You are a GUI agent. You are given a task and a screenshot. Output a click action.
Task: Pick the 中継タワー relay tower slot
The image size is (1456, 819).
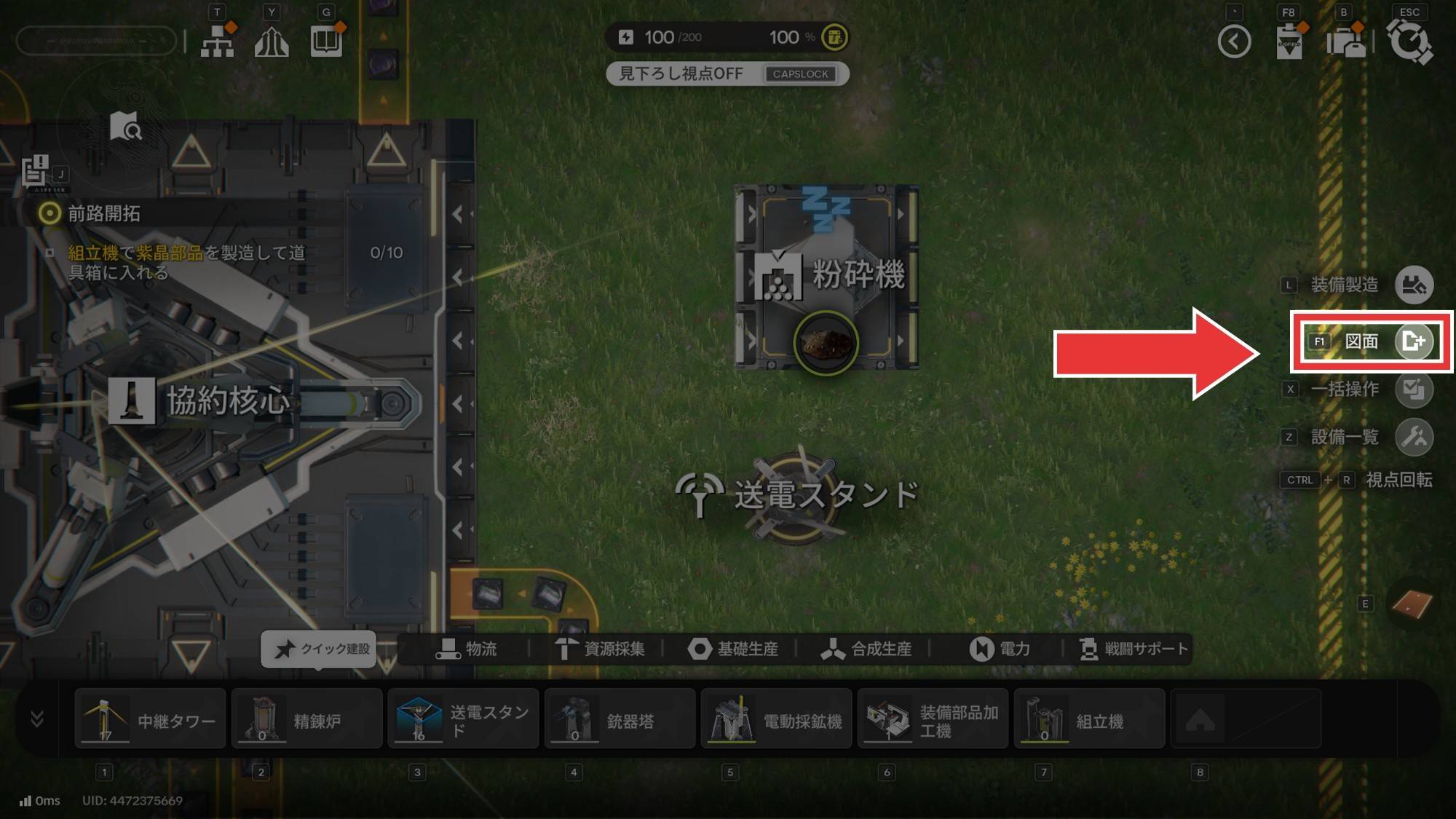tap(150, 720)
